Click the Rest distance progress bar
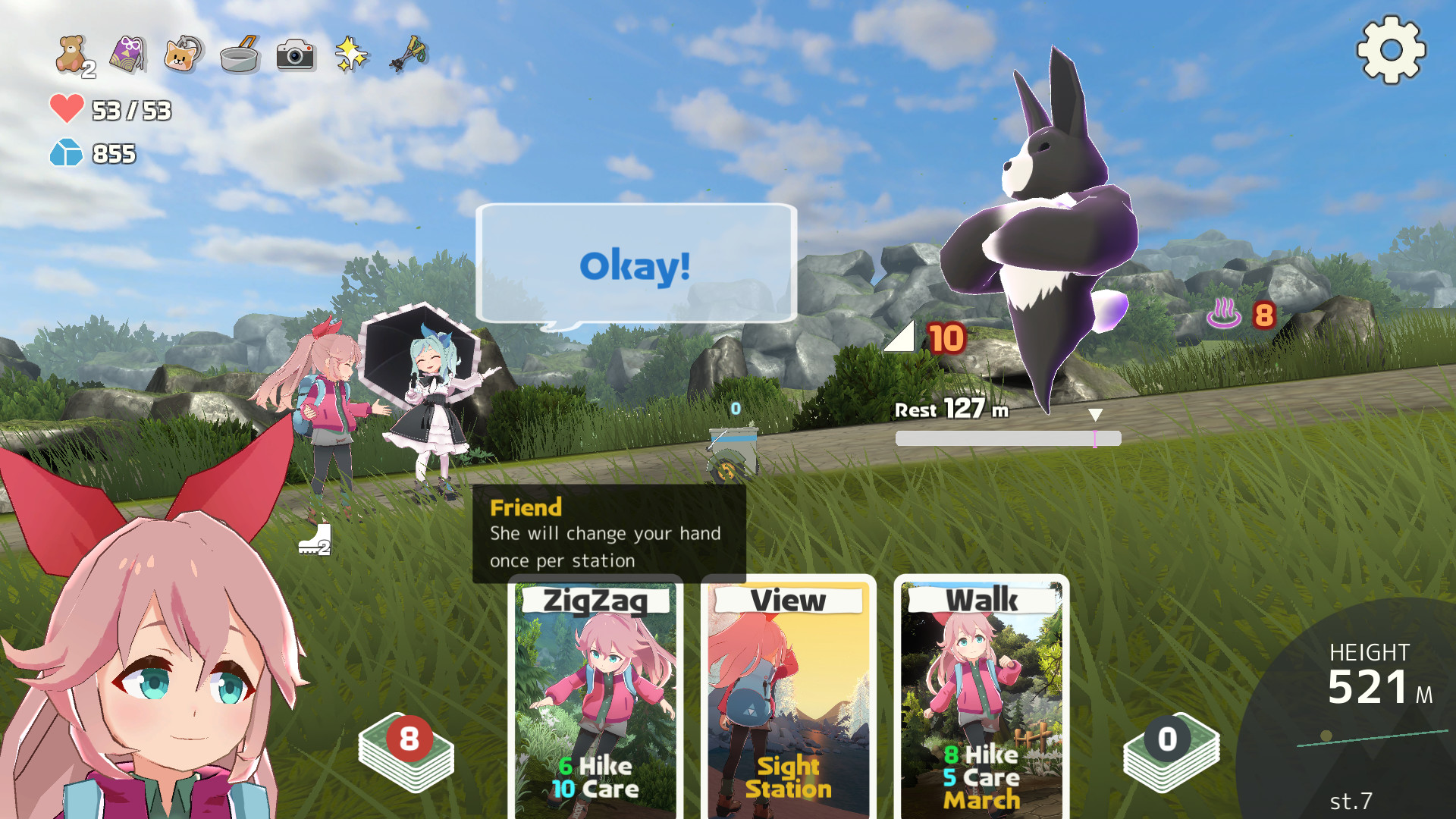Image resolution: width=1456 pixels, height=819 pixels. tap(1008, 438)
